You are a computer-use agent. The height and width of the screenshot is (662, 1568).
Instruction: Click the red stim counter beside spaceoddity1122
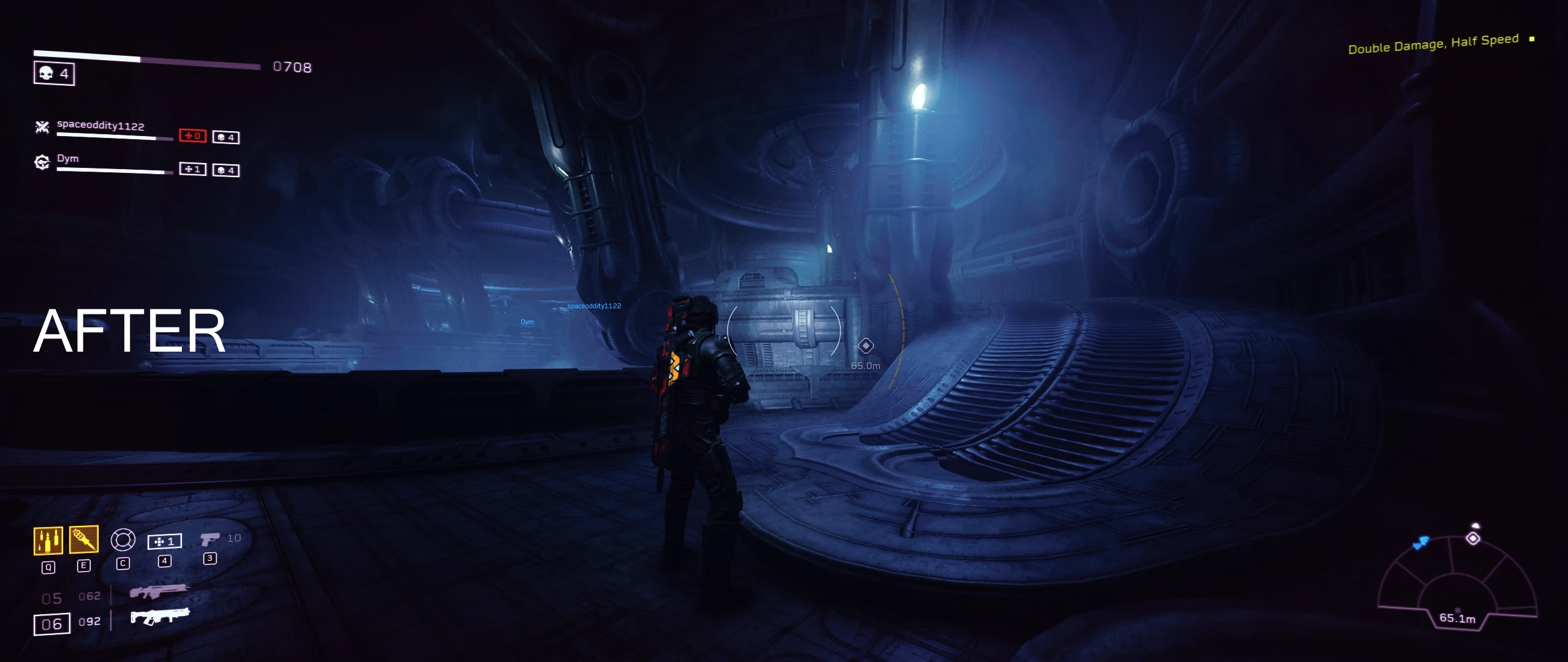click(x=194, y=137)
